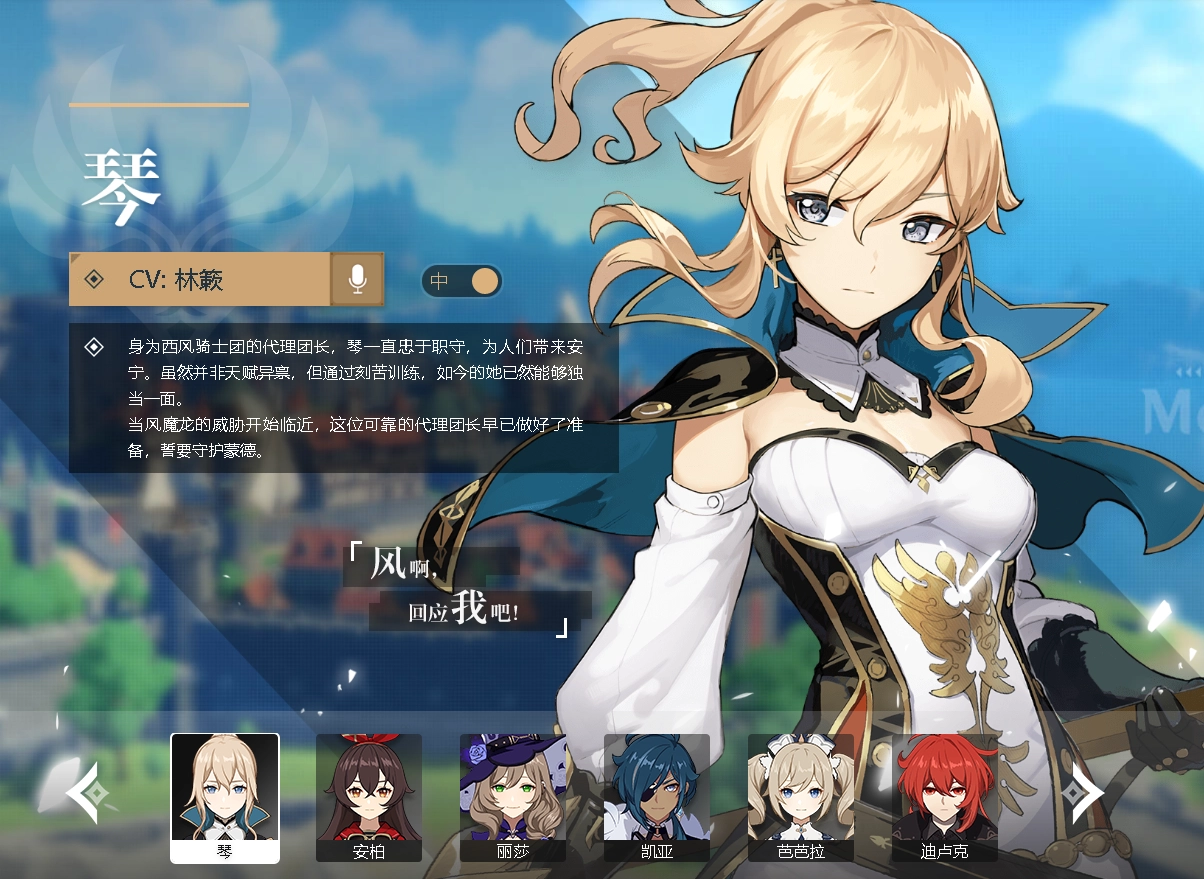Select the 琴 character thumbnail
1204x879 pixels.
point(225,796)
